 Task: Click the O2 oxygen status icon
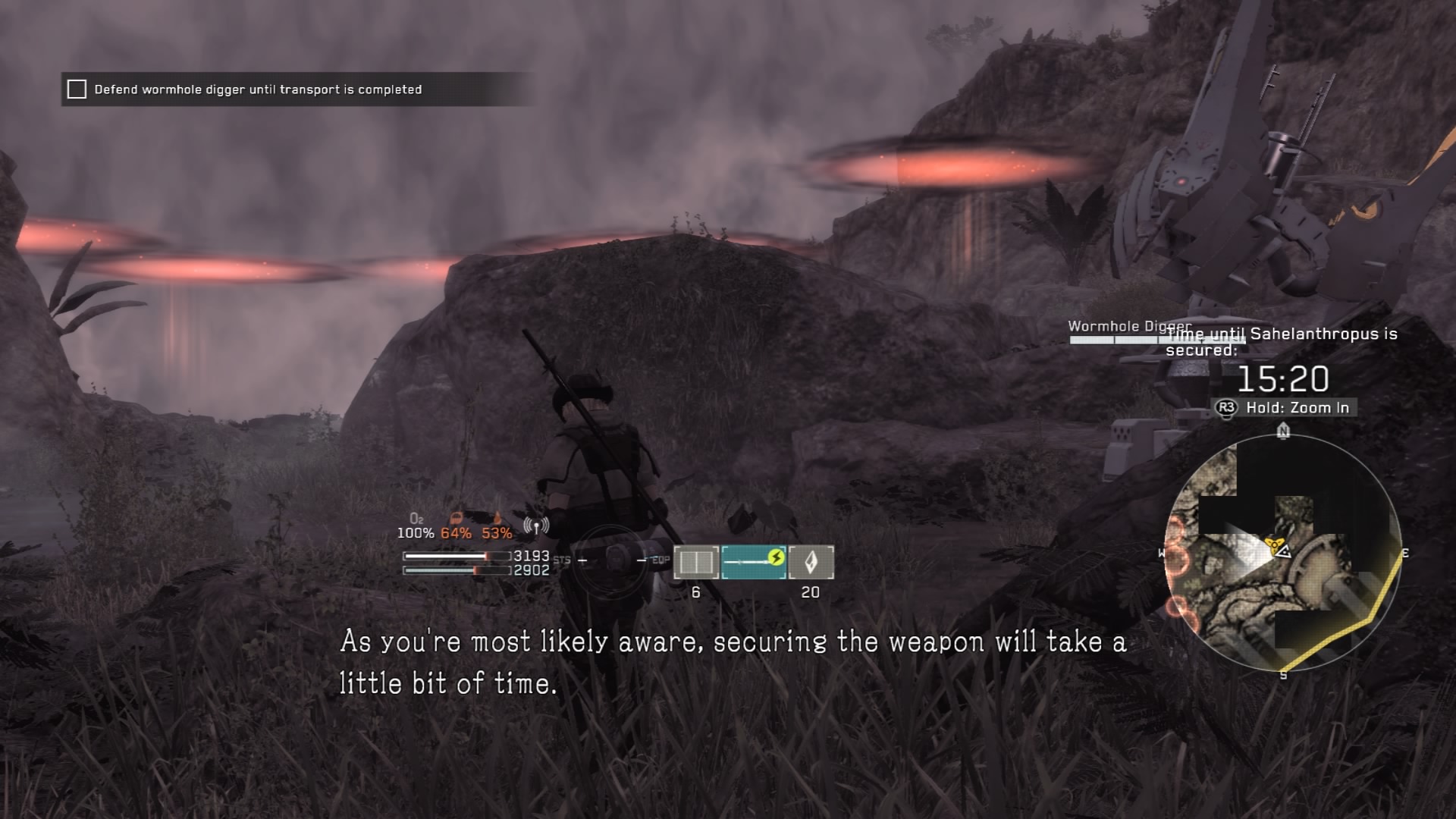[416, 519]
